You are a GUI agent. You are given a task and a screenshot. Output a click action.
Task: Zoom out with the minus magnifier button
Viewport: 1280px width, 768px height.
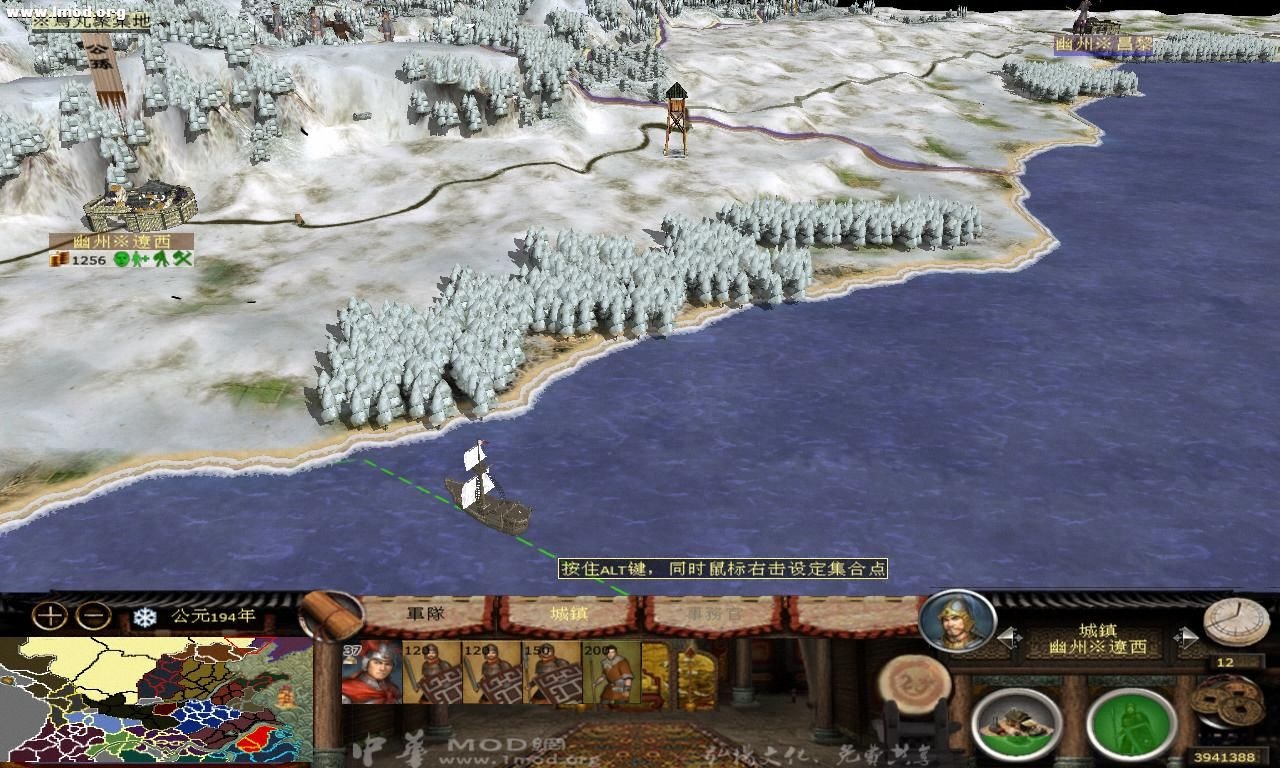click(92, 613)
